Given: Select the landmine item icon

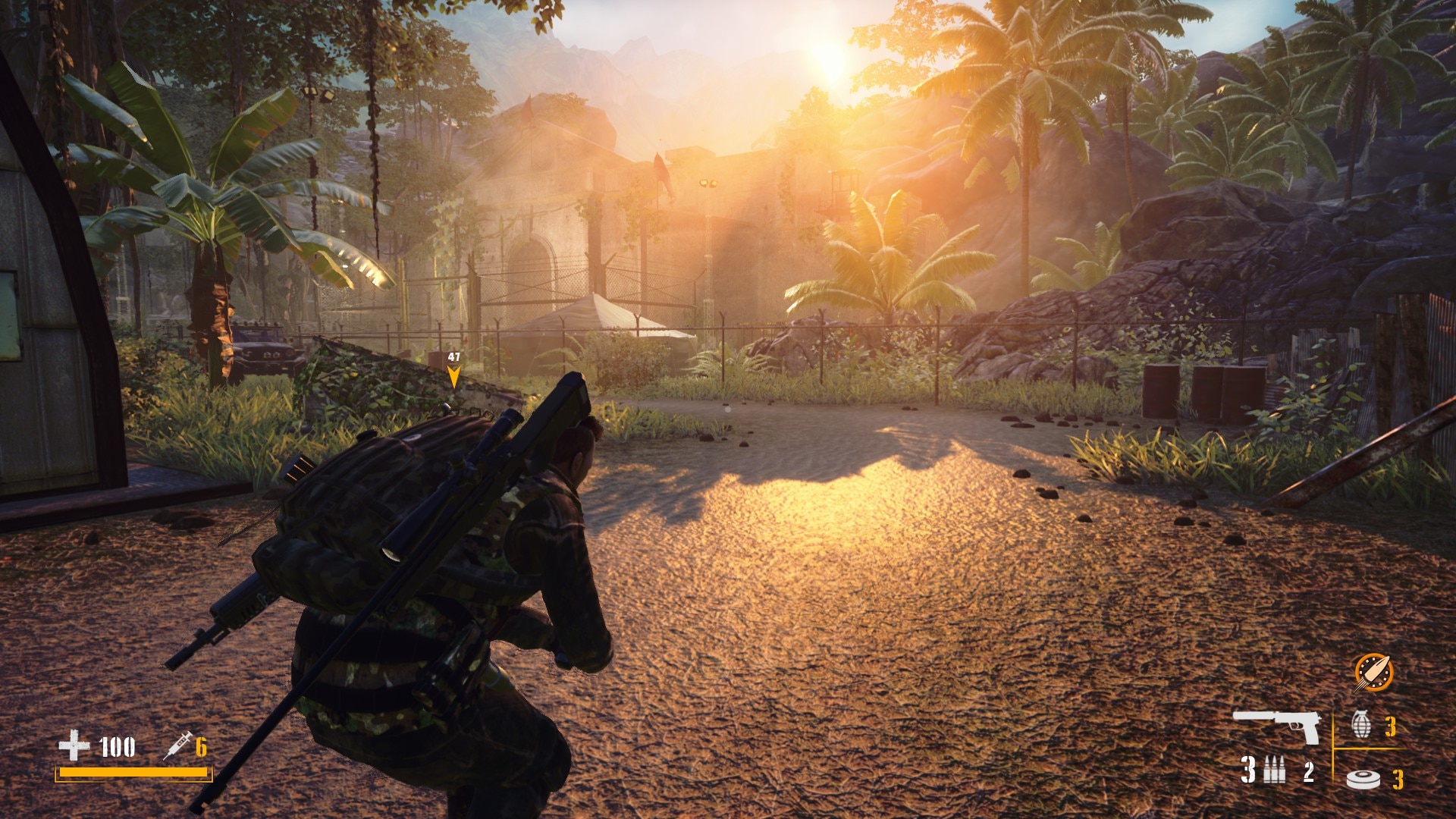Looking at the screenshot, I should [1363, 779].
